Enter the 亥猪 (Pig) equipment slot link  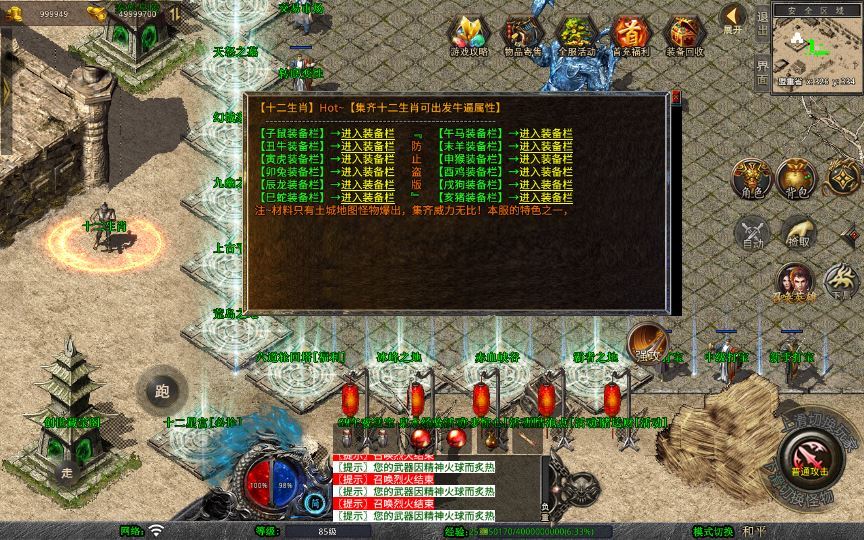click(545, 198)
